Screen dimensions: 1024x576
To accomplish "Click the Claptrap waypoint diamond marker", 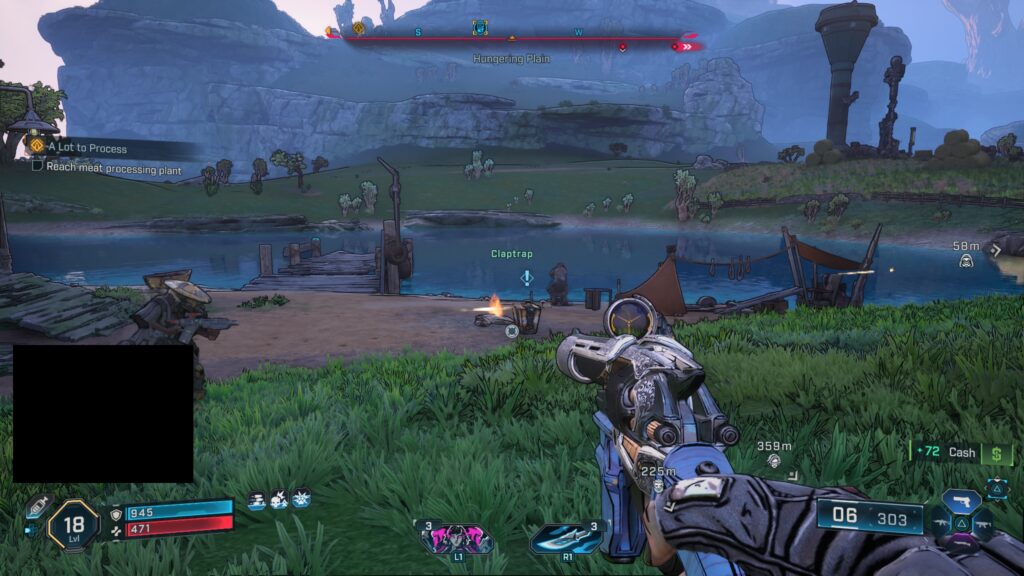I will (x=527, y=276).
